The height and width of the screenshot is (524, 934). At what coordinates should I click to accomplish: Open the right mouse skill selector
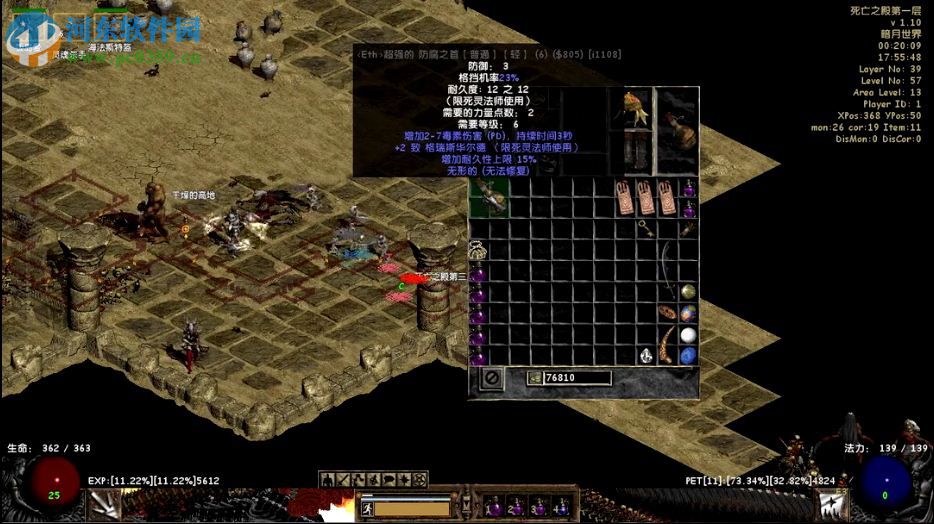pyautogui.click(x=831, y=505)
